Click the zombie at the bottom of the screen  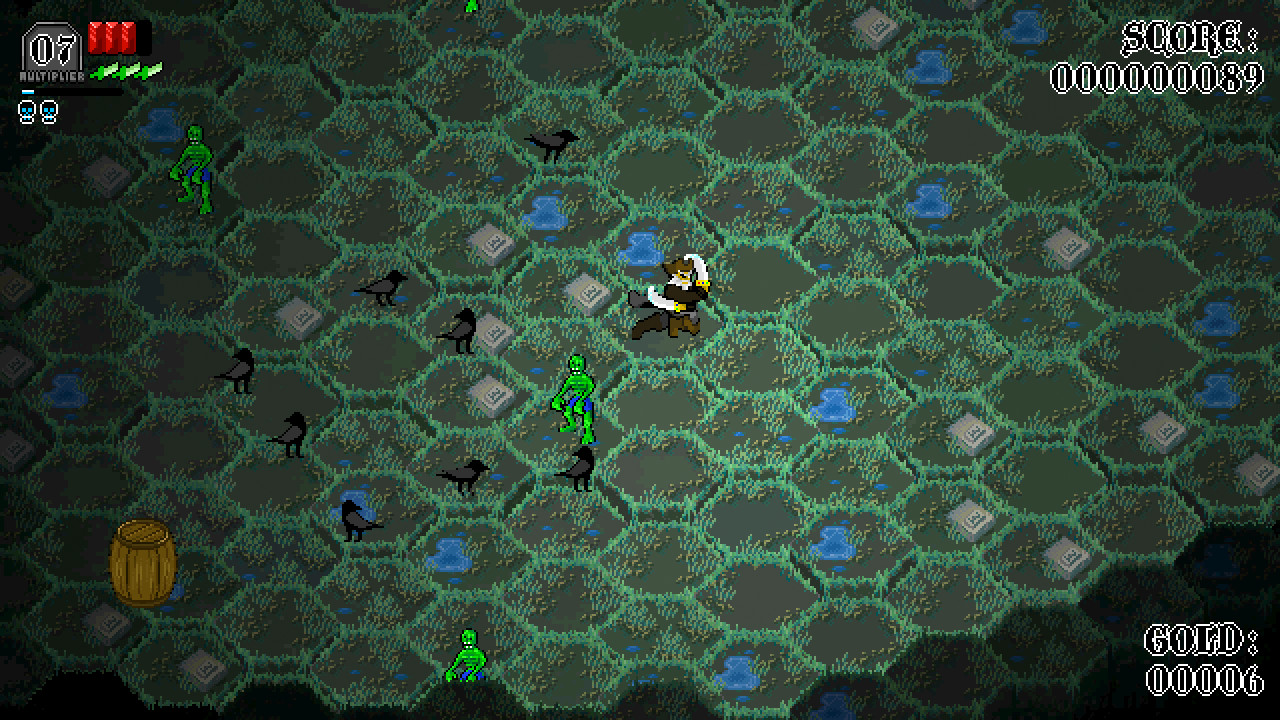[467, 655]
